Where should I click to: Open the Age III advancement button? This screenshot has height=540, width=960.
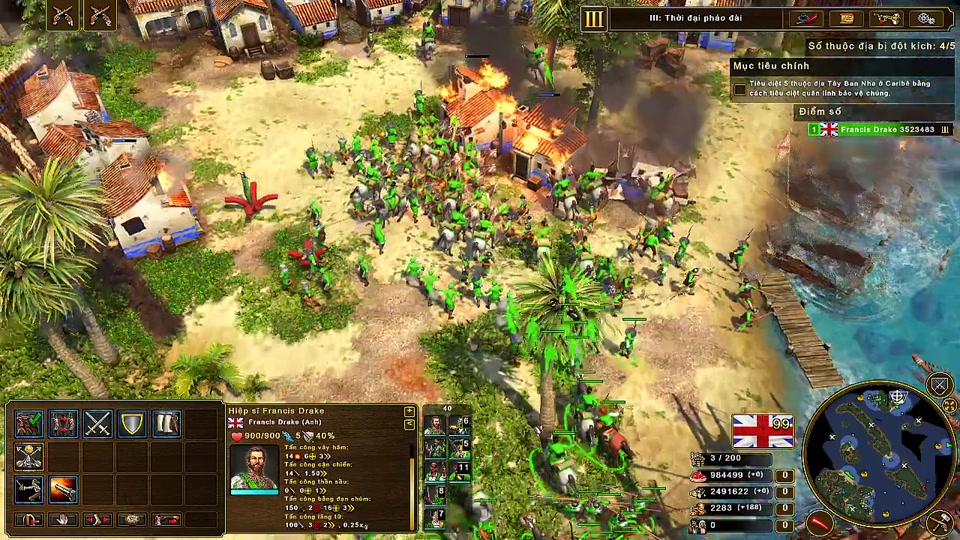[595, 18]
